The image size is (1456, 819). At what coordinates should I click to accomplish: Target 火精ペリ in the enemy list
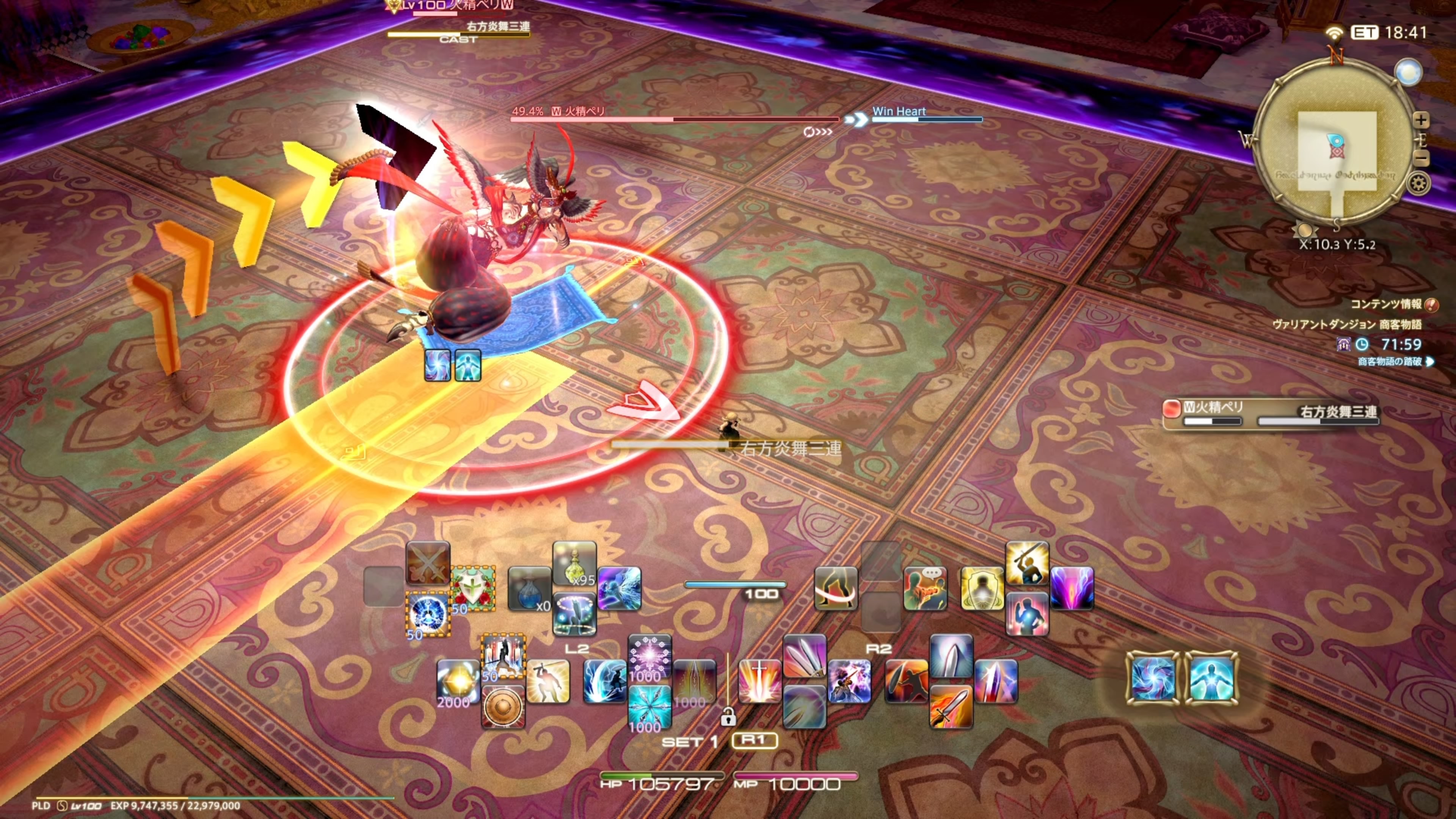click(x=1213, y=407)
